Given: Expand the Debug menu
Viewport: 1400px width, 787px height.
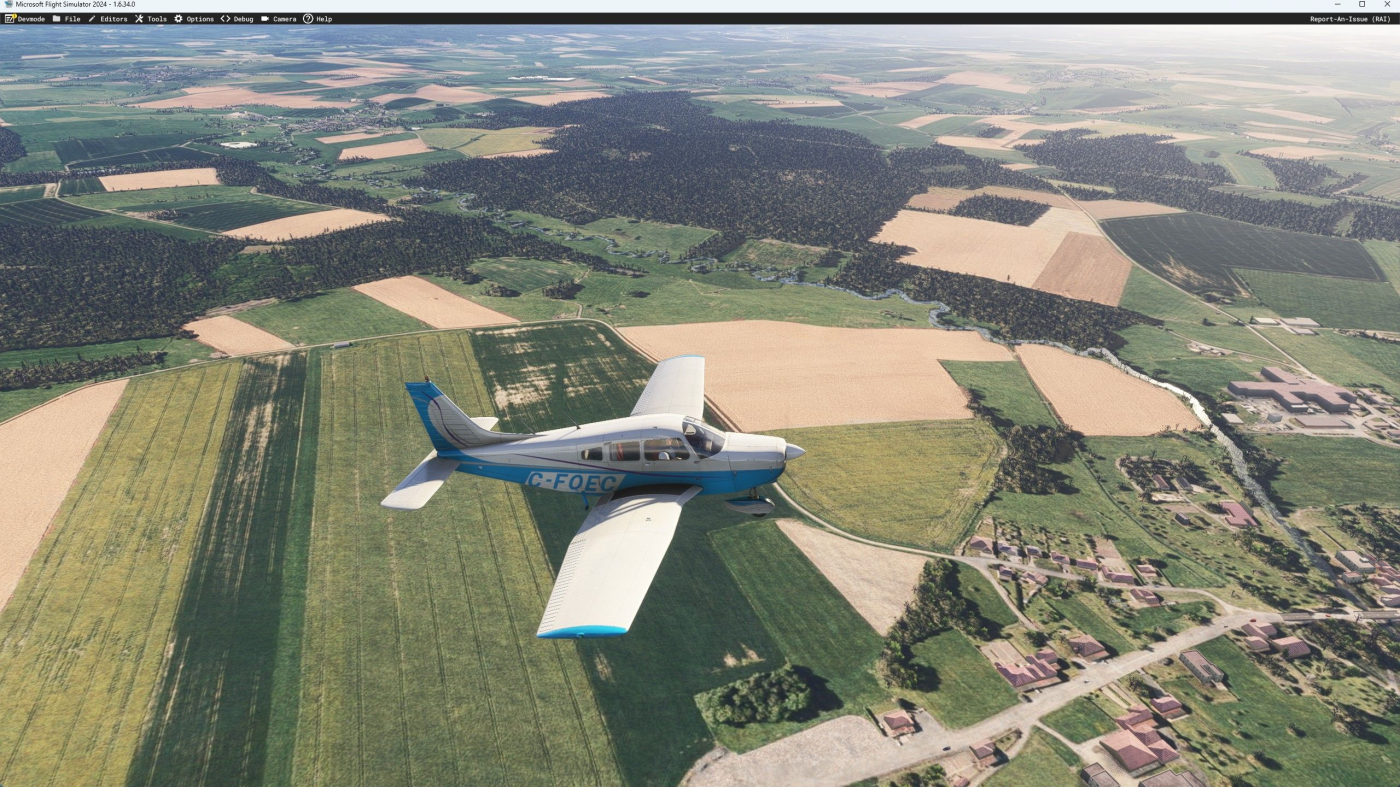Looking at the screenshot, I should (237, 19).
